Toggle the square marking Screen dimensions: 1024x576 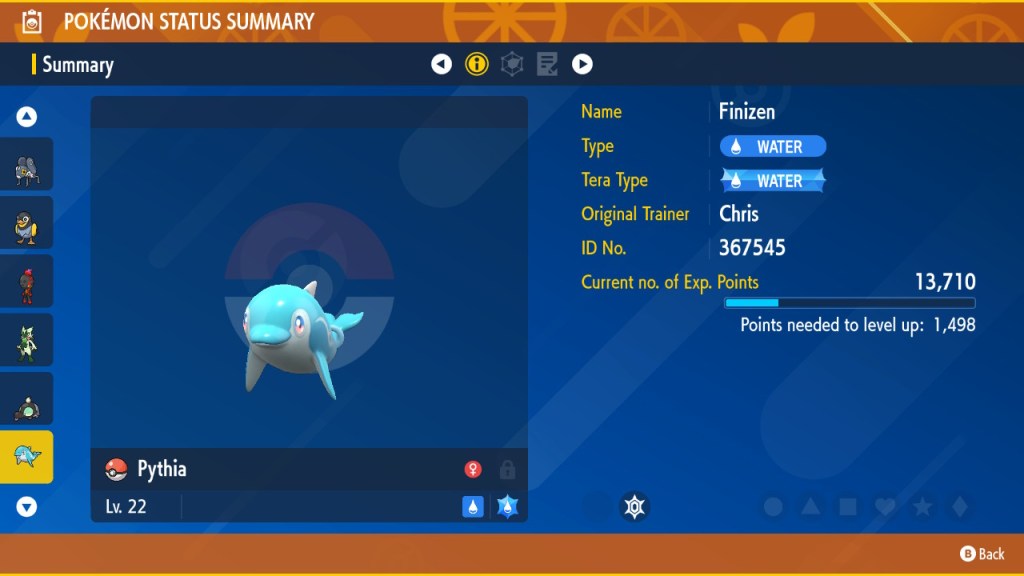[848, 507]
